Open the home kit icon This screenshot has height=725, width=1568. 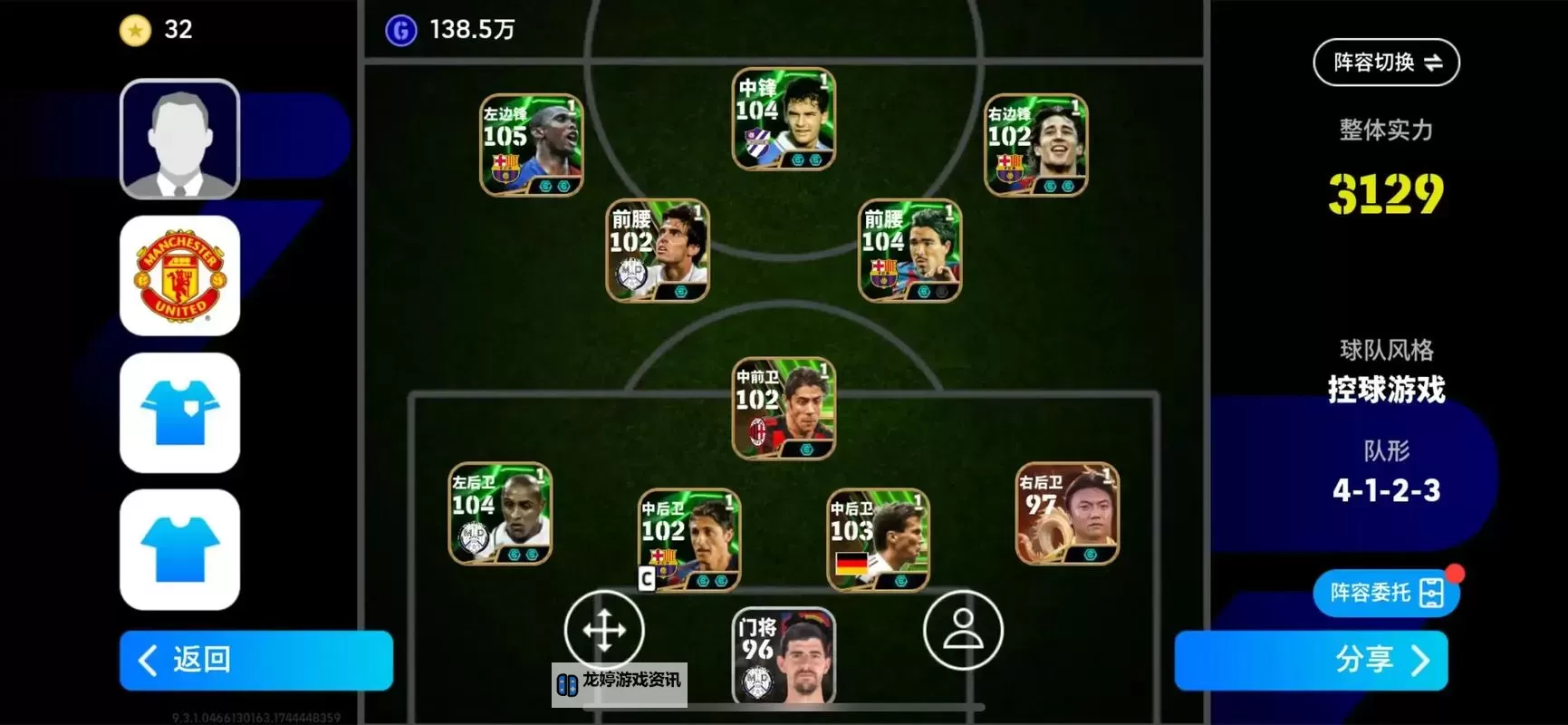[179, 413]
